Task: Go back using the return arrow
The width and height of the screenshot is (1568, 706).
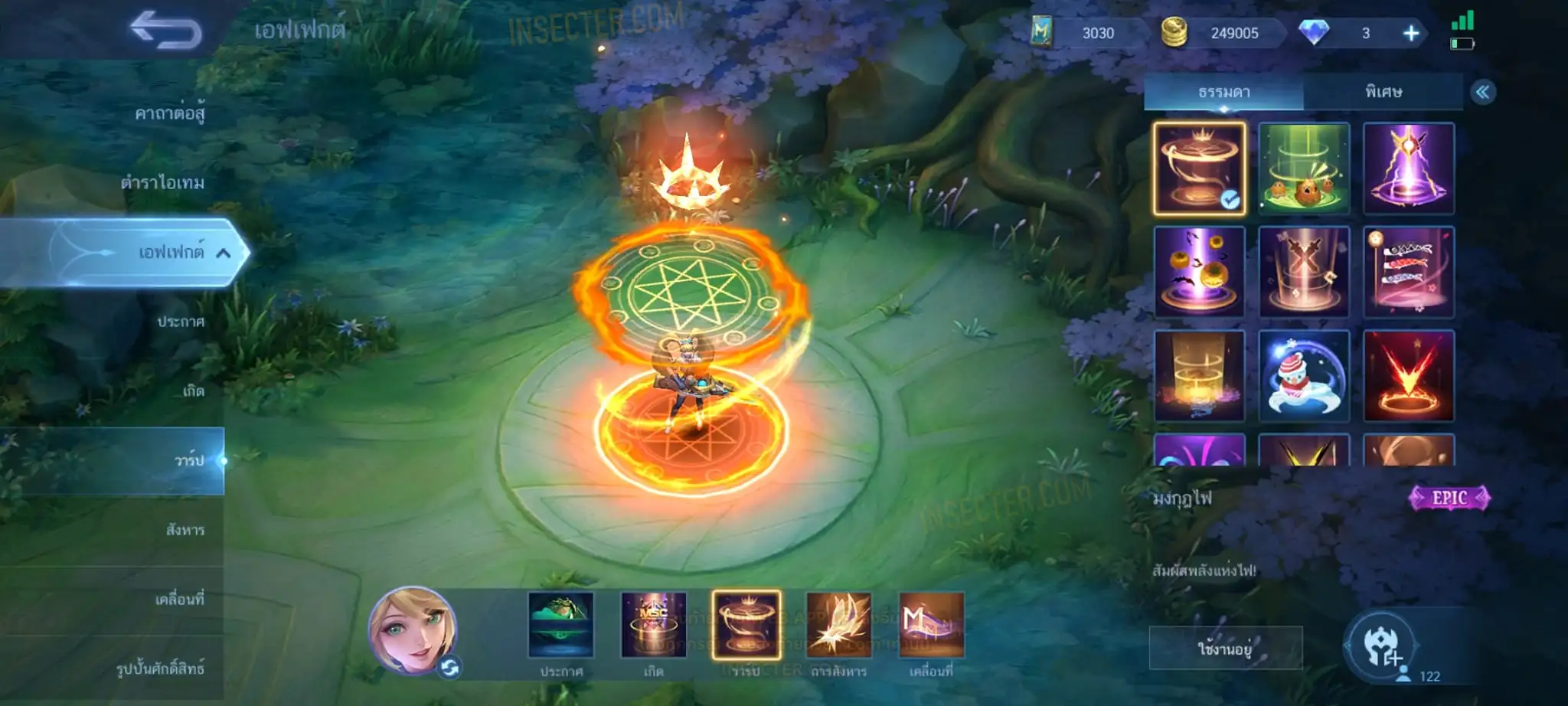Action: (x=165, y=31)
